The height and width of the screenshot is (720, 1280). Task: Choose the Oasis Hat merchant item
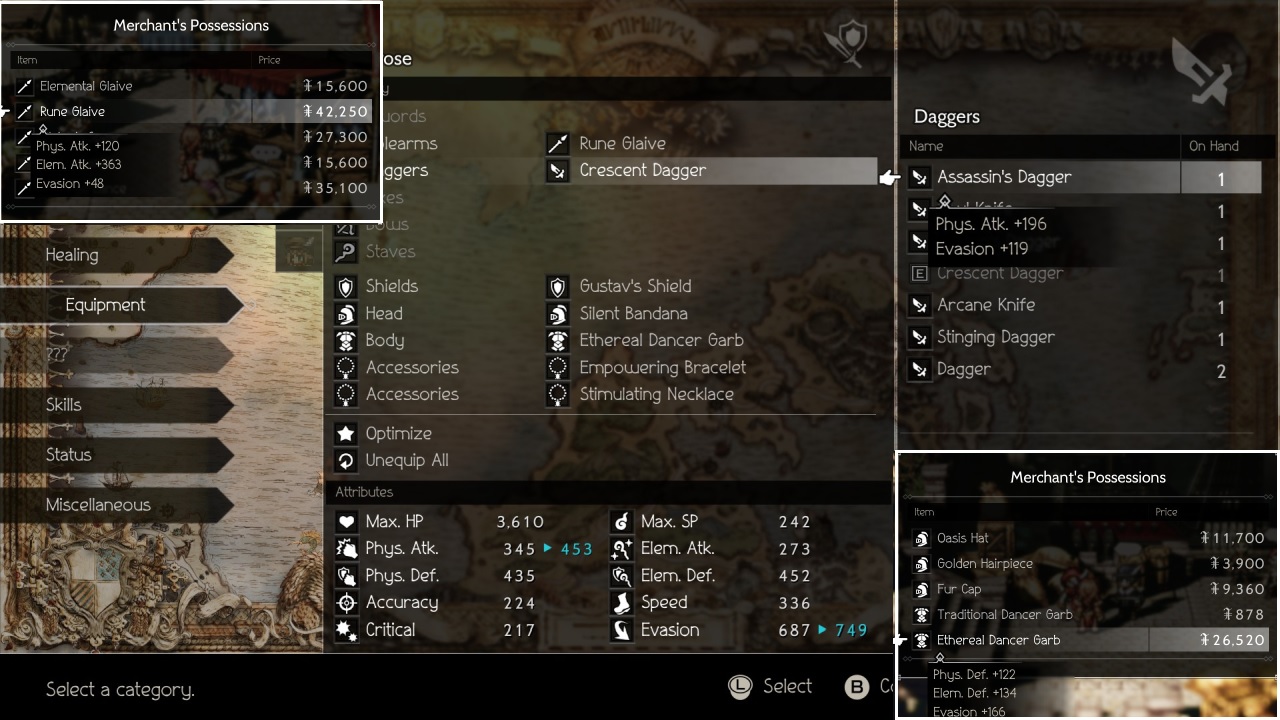(963, 538)
